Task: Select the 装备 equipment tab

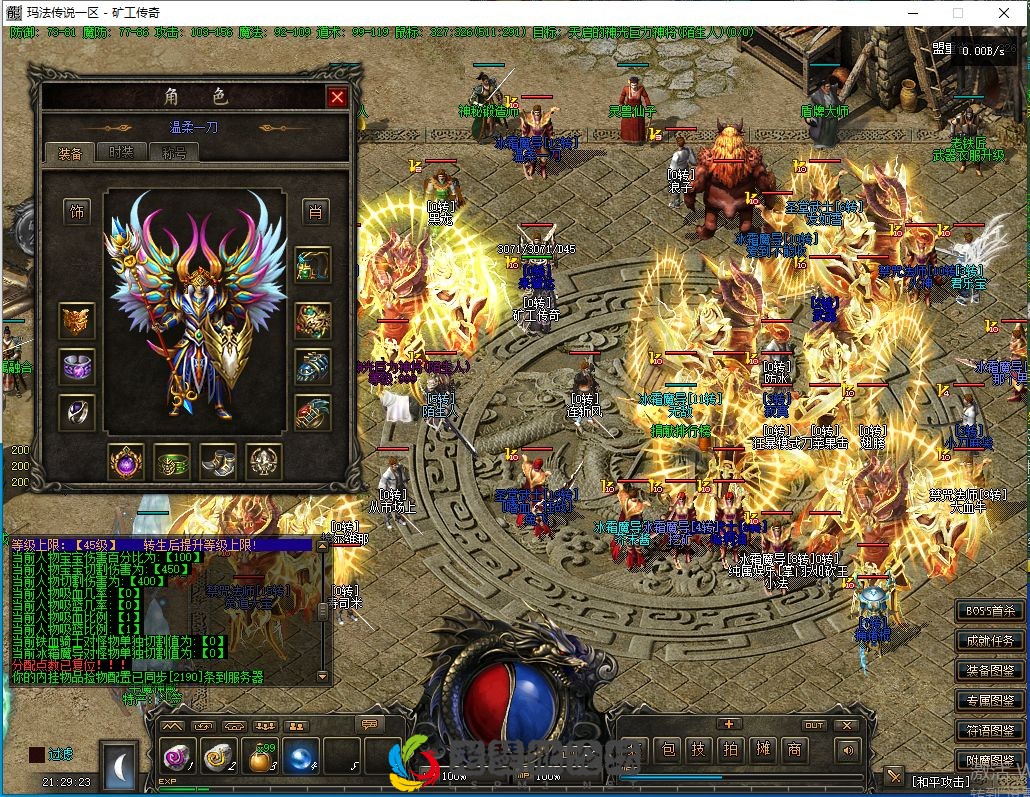Action: click(70, 152)
